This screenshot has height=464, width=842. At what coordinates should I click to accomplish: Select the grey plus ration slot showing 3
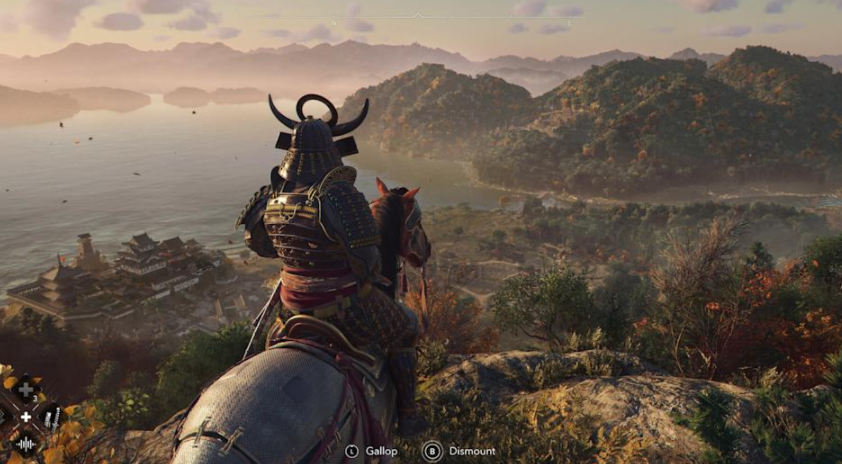point(26,391)
